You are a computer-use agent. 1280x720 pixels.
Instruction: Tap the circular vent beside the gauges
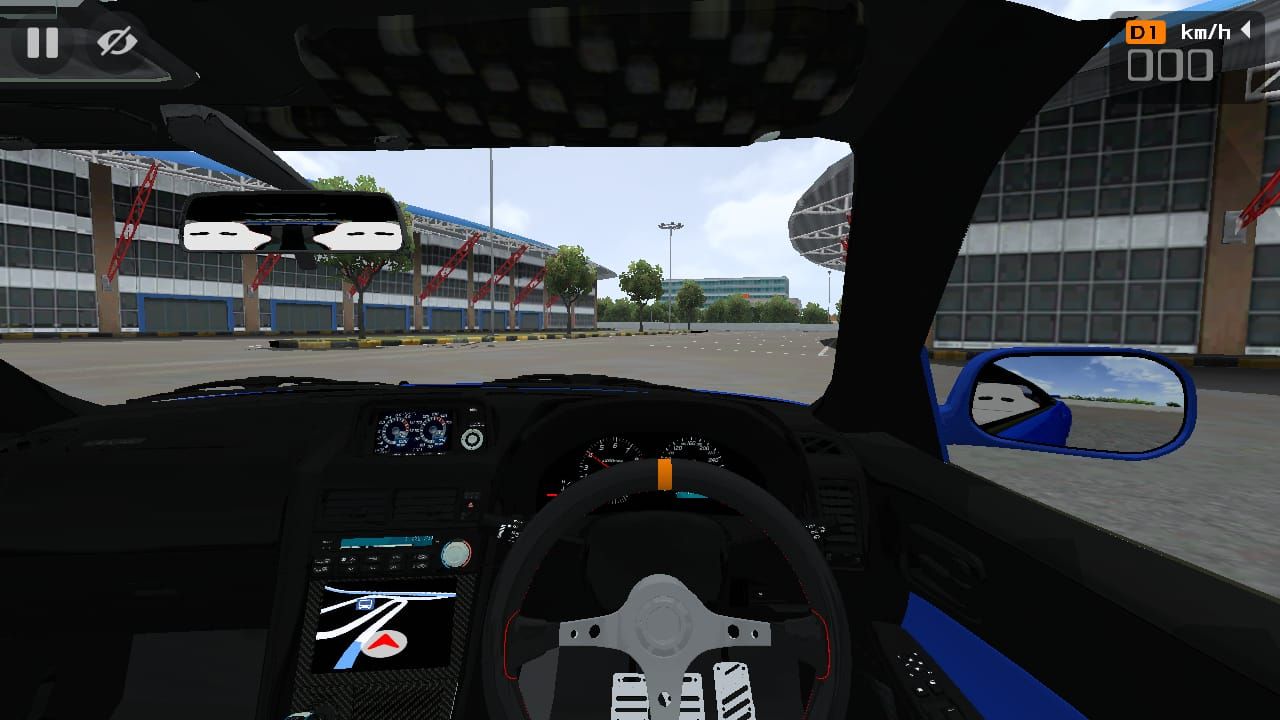click(470, 440)
